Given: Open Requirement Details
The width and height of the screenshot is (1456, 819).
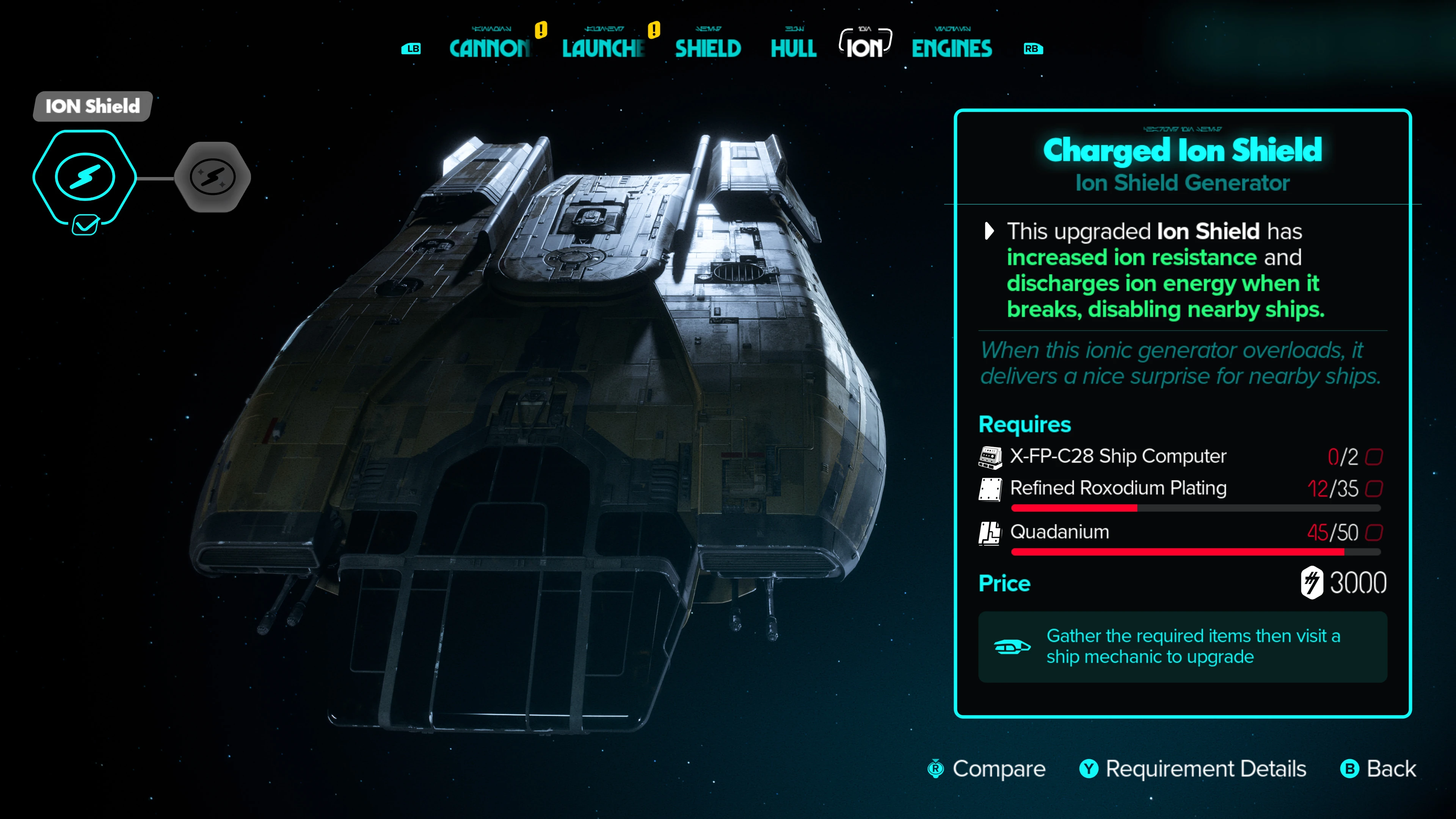Looking at the screenshot, I should (x=1193, y=769).
